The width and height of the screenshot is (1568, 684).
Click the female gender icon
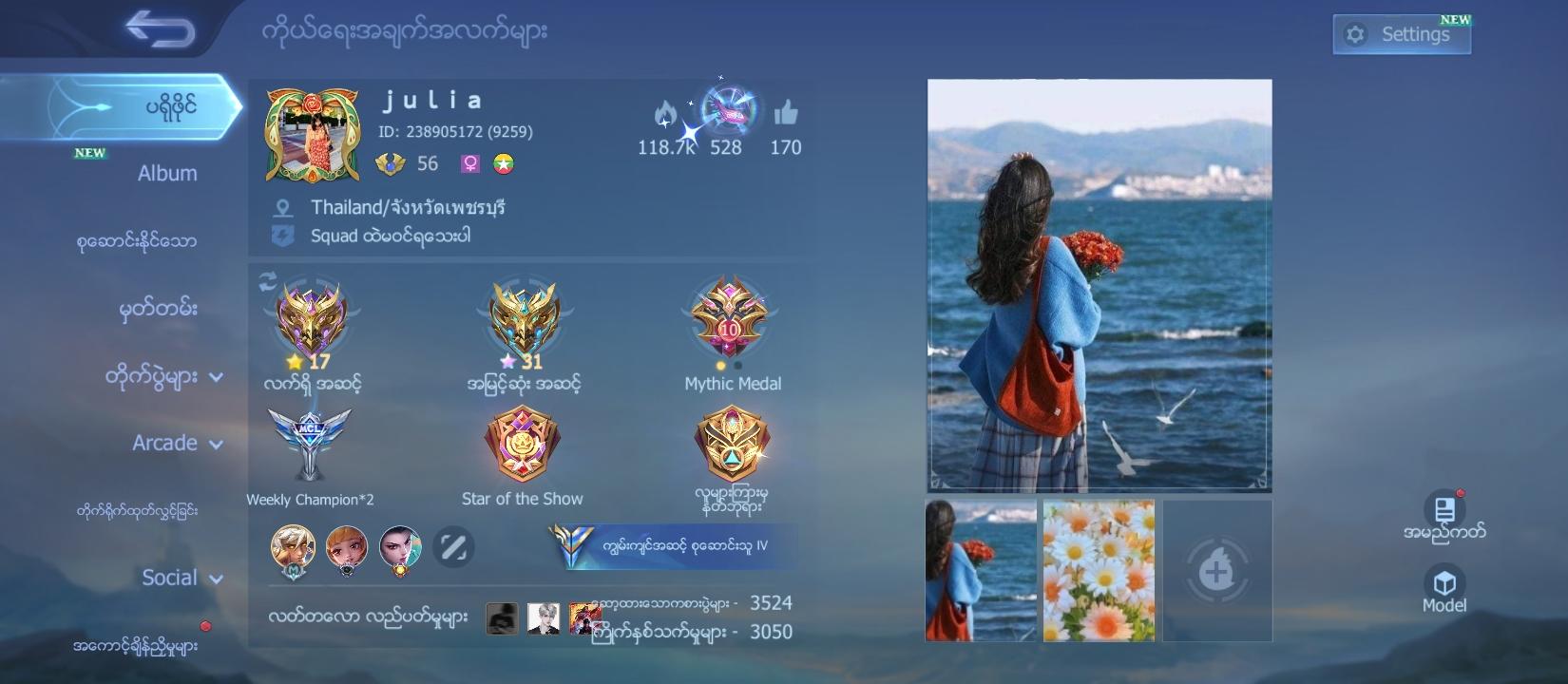(x=468, y=163)
